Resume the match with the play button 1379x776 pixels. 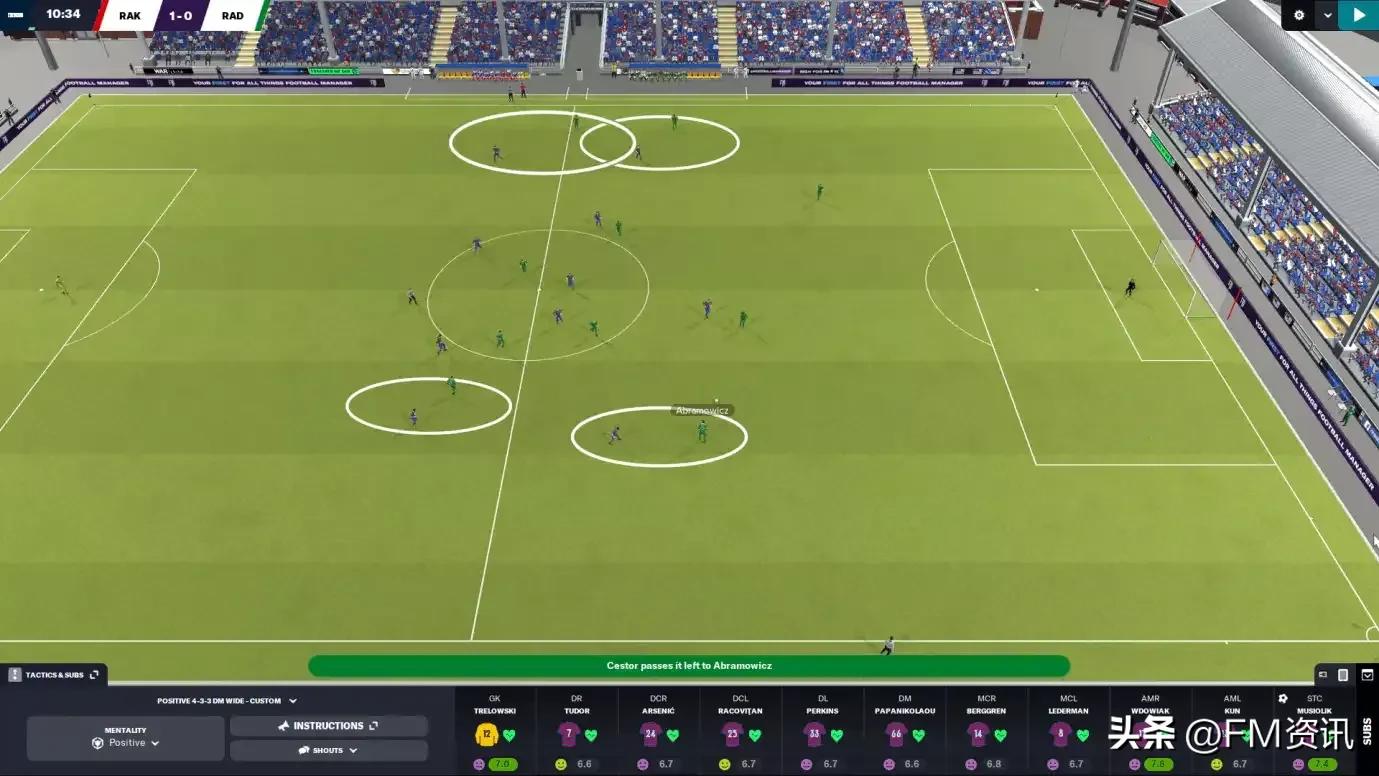pyautogui.click(x=1358, y=15)
